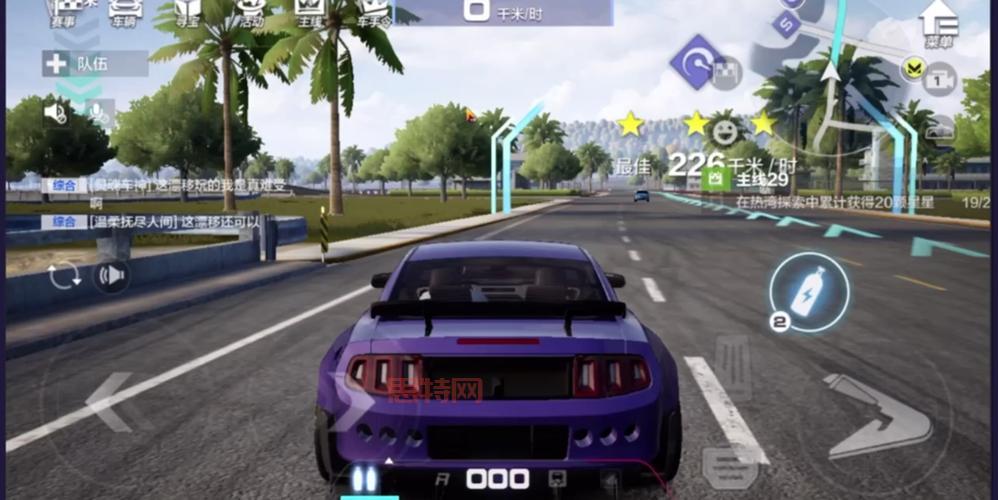This screenshot has width=998, height=500.
Task: Toggle the microphone voice chat icon
Action: pyautogui.click(x=98, y=113)
